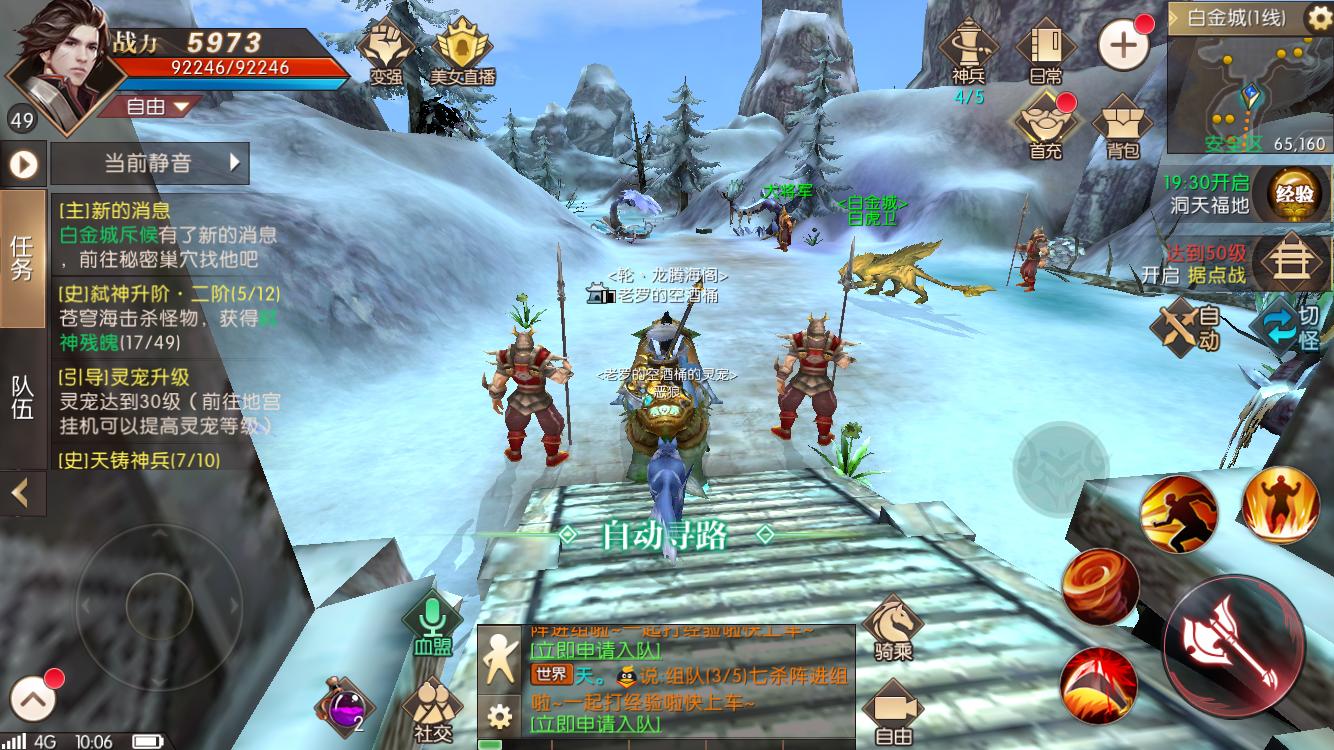
Task: Open the 社交 social menu
Action: click(x=432, y=710)
